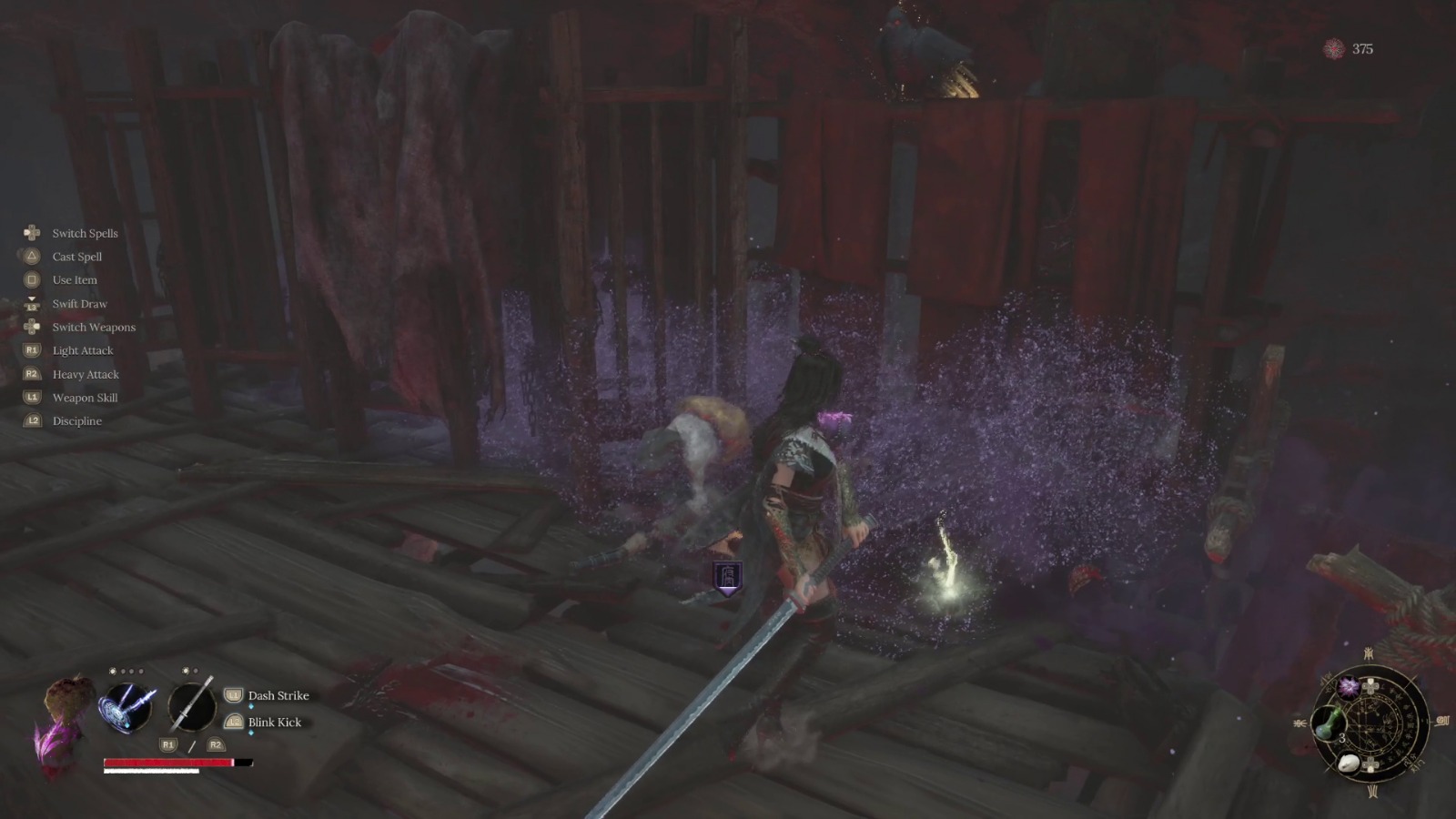
Task: Click the Switch Weapons entry in controls list
Action: [94, 327]
